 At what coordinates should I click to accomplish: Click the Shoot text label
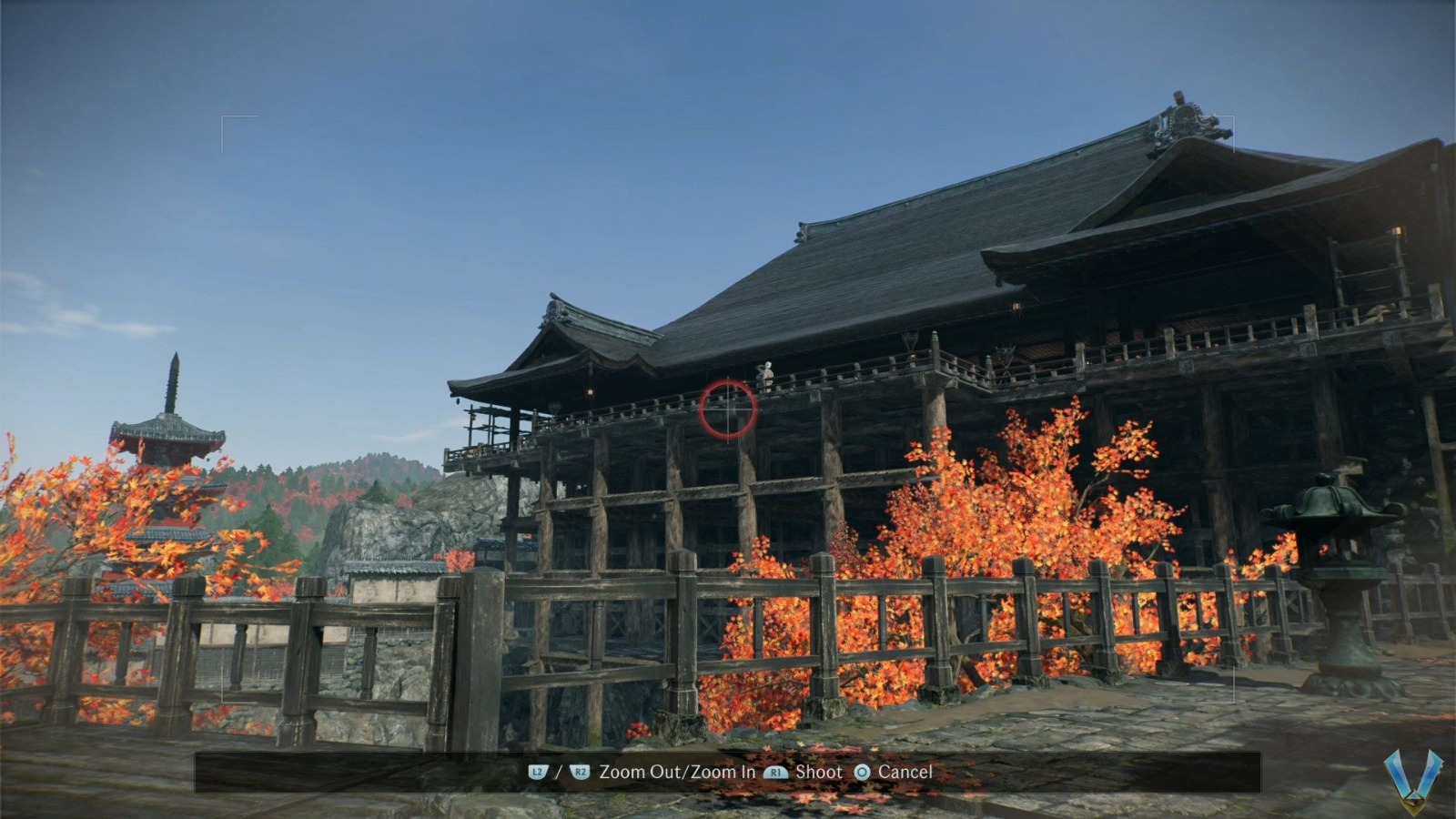pyautogui.click(x=819, y=771)
